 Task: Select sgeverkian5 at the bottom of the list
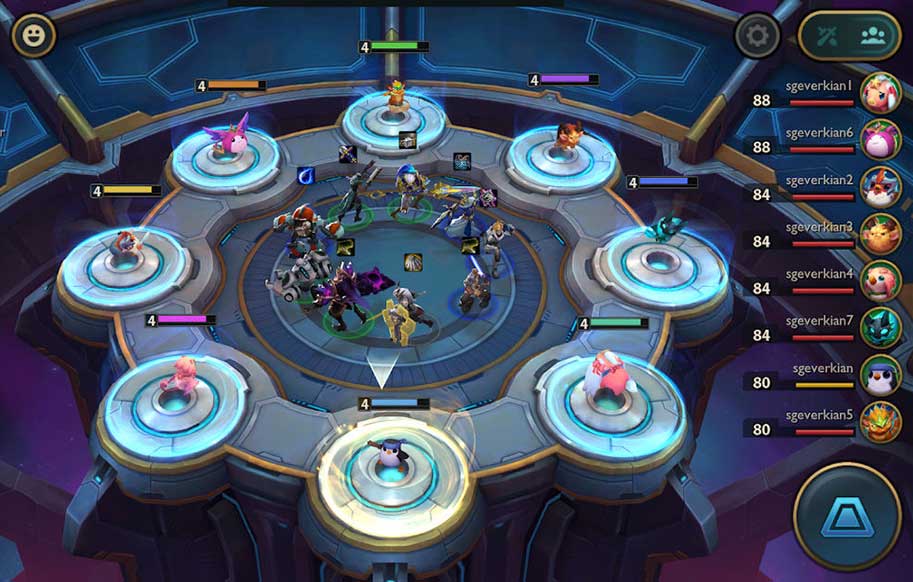pyautogui.click(x=880, y=422)
